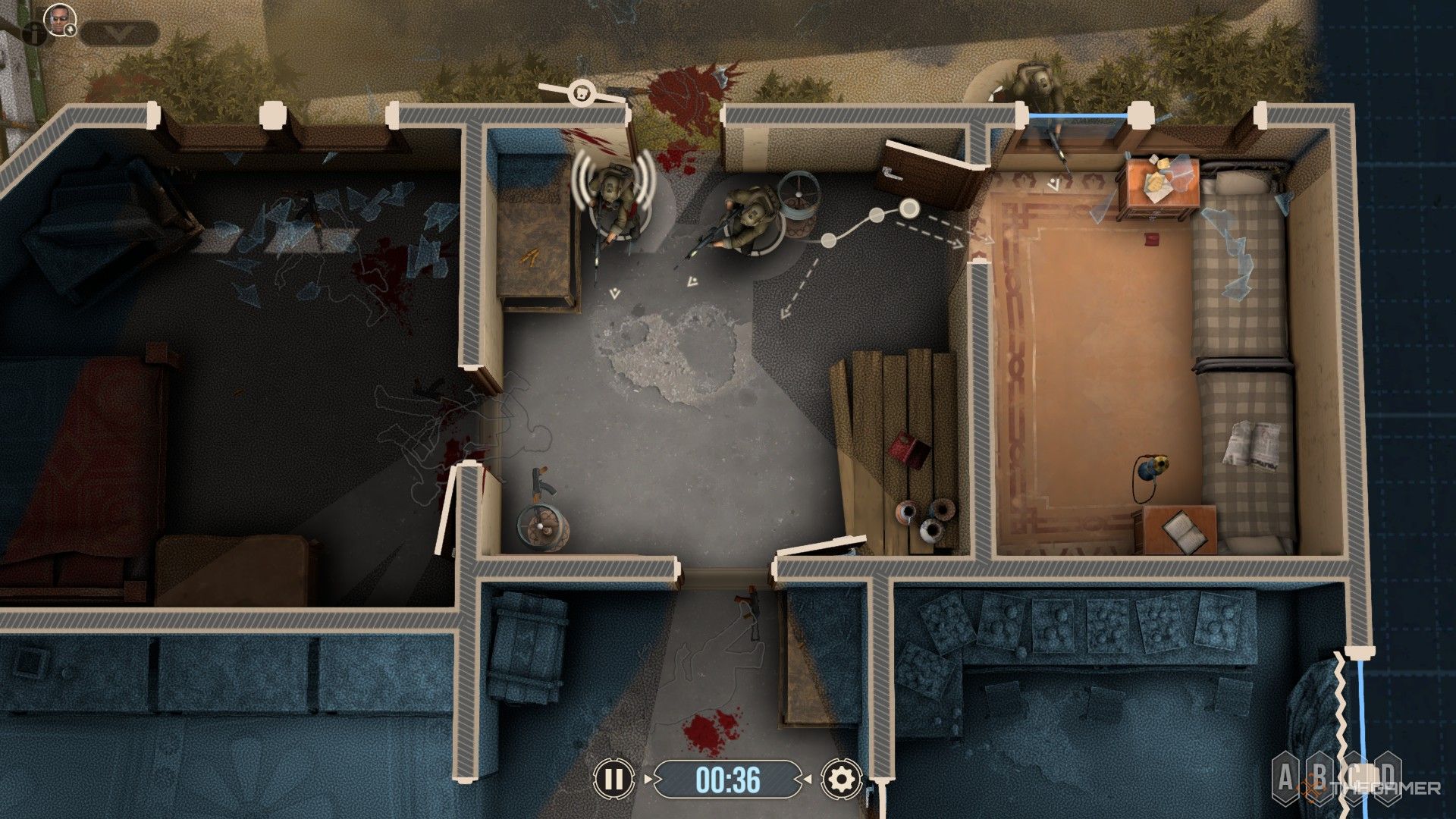Pause the mission with the pause button
Image resolution: width=1456 pixels, height=819 pixels.
click(x=614, y=779)
